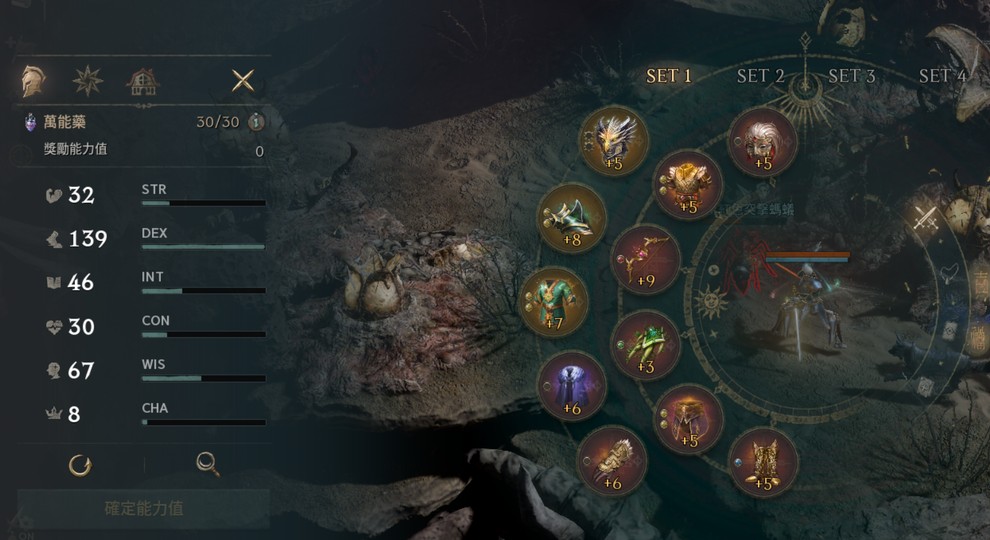Open the crossed swords side icon
This screenshot has height=540, width=990.
tap(925, 219)
